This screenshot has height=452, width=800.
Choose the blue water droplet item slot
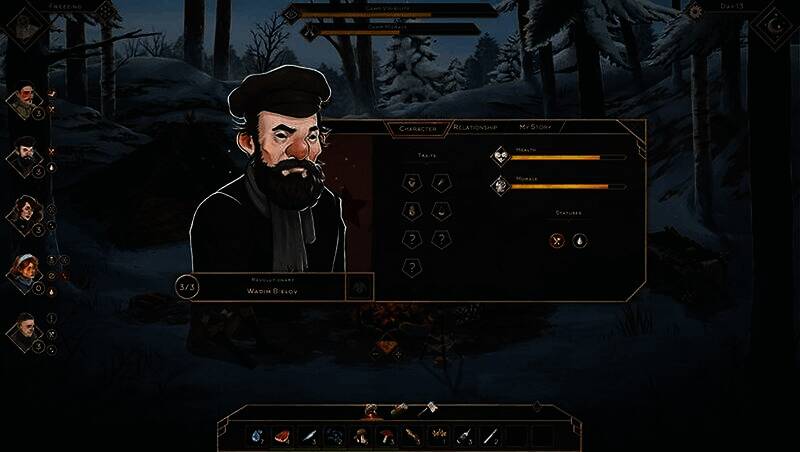[x=257, y=437]
